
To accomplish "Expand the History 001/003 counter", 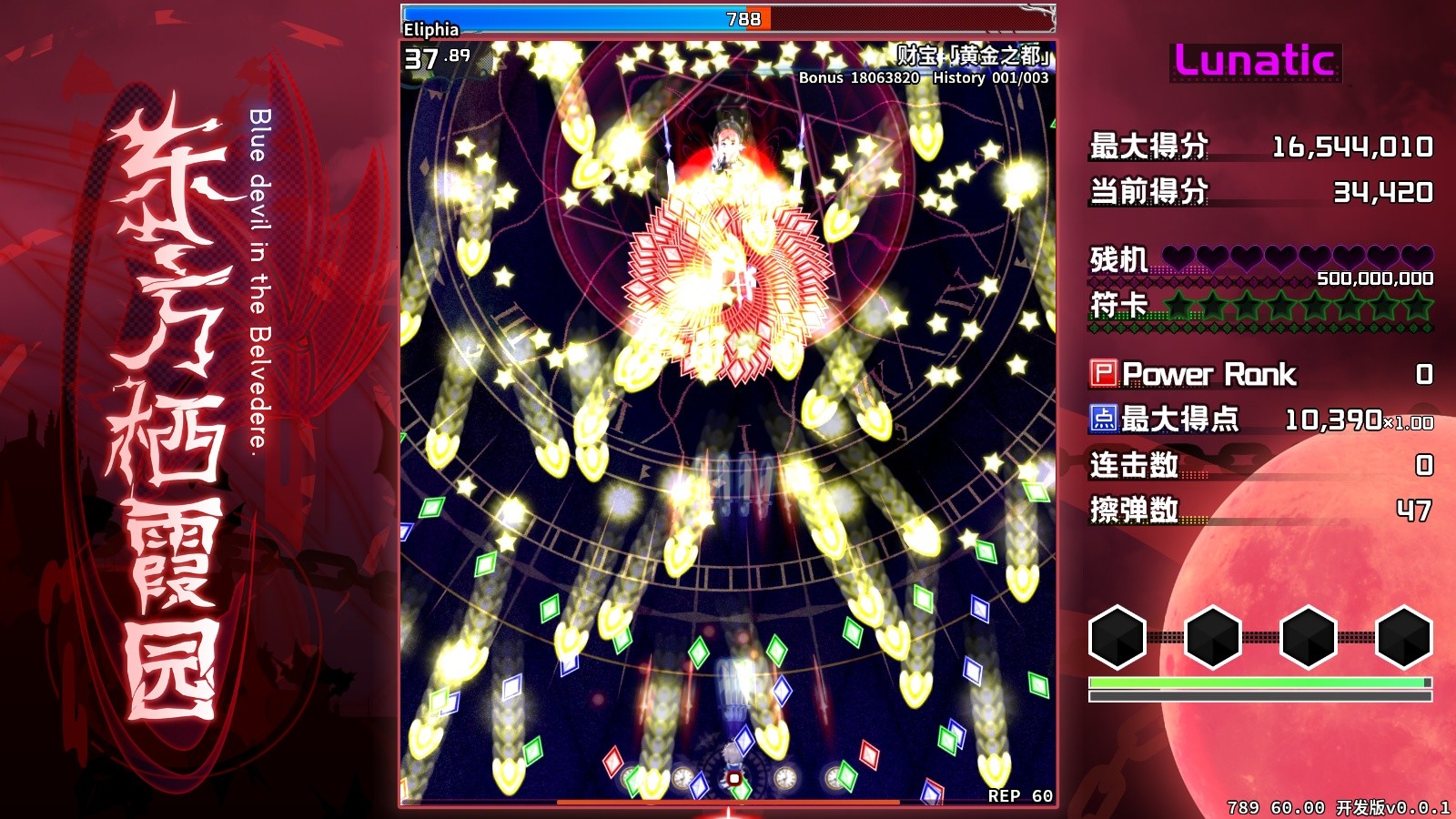I will 992,79.
